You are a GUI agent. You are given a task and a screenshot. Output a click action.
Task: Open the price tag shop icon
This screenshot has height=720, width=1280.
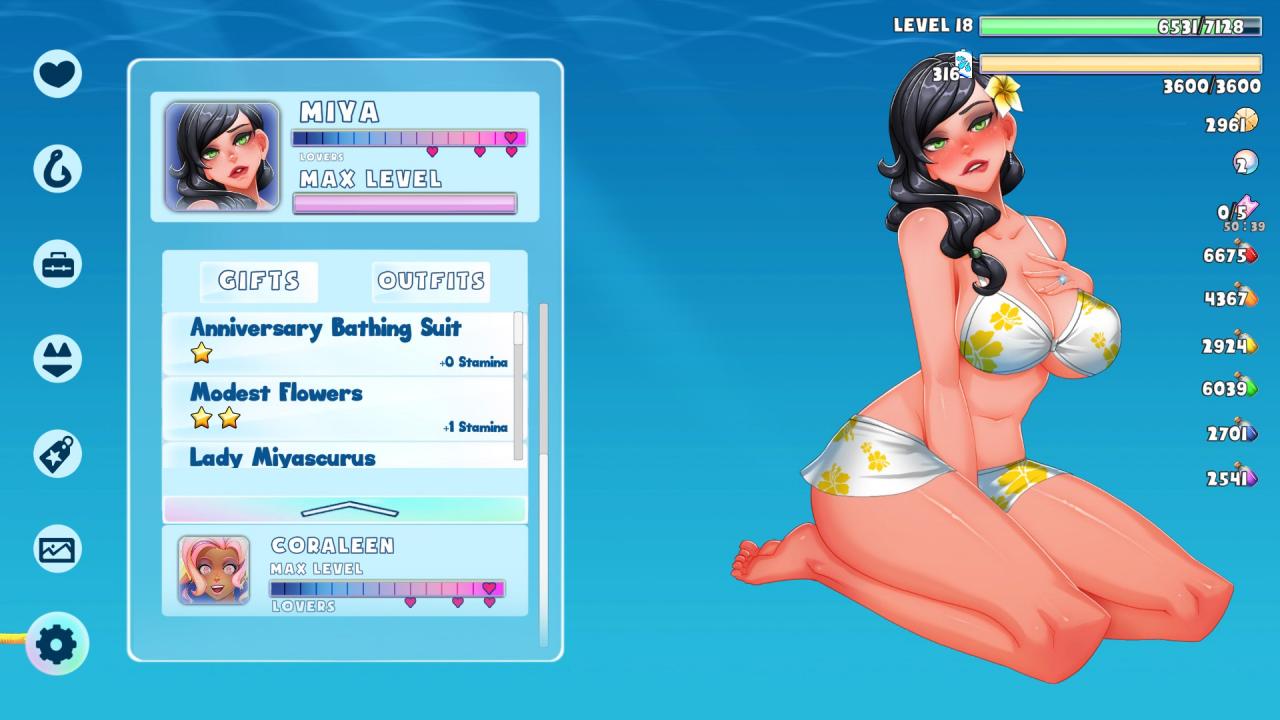57,454
